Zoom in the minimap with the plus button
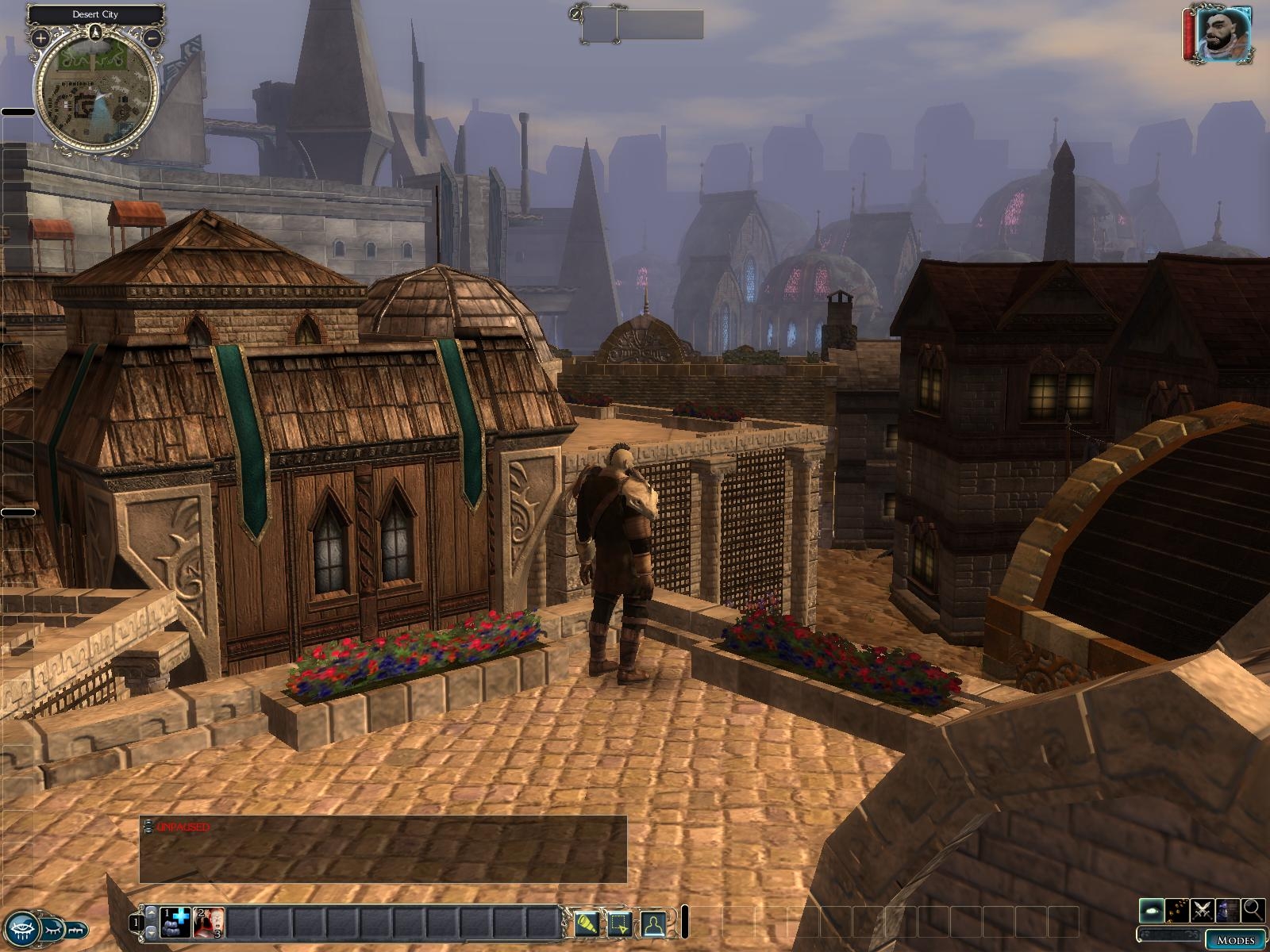The height and width of the screenshot is (952, 1270). pos(40,36)
